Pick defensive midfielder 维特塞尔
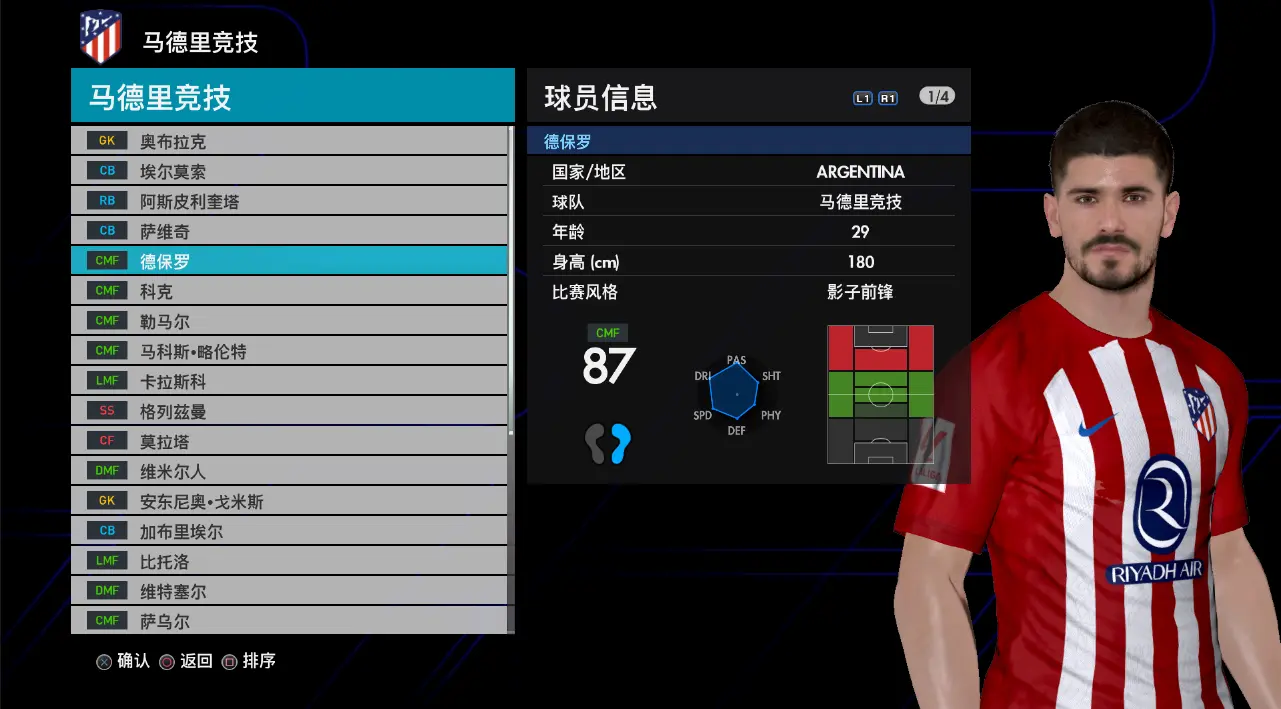Viewport: 1281px width, 709px height. point(289,591)
